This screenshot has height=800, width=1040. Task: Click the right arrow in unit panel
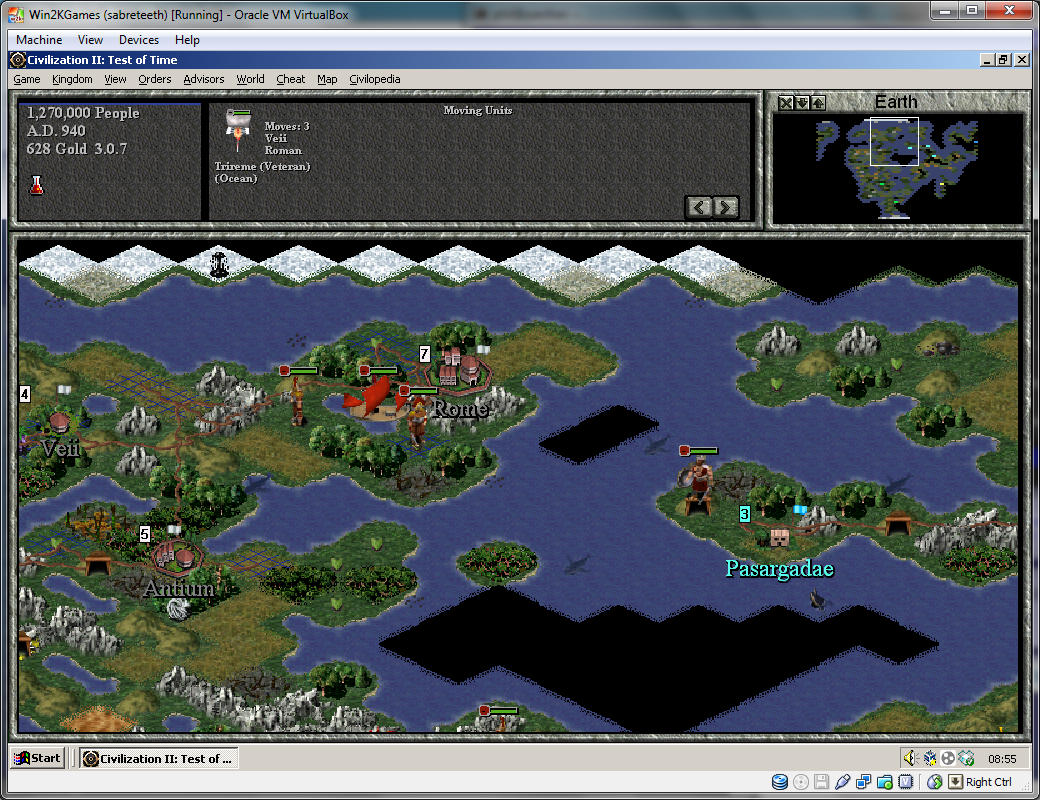pyautogui.click(x=726, y=207)
